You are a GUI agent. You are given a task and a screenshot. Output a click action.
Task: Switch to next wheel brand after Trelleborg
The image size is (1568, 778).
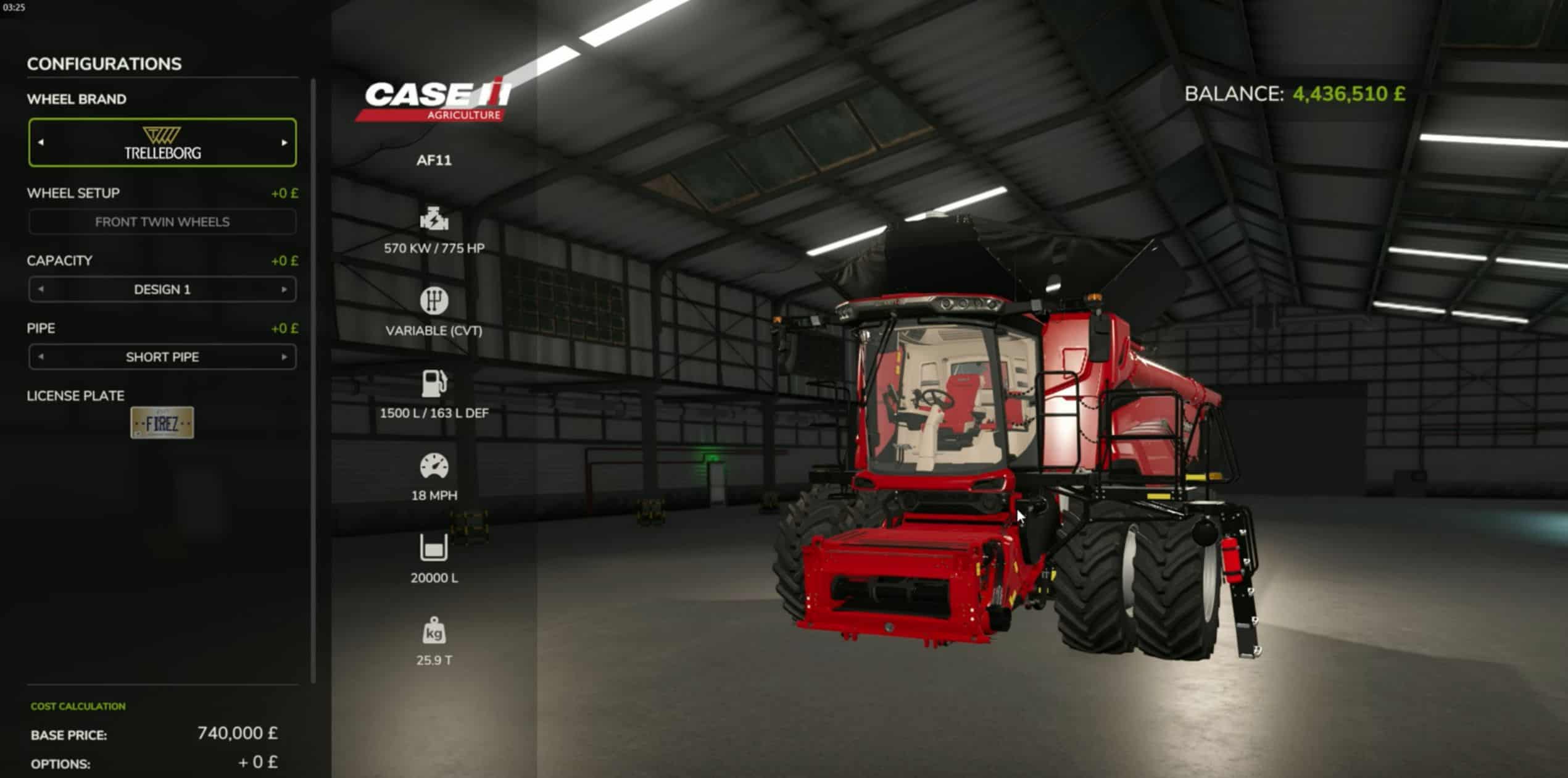click(284, 143)
